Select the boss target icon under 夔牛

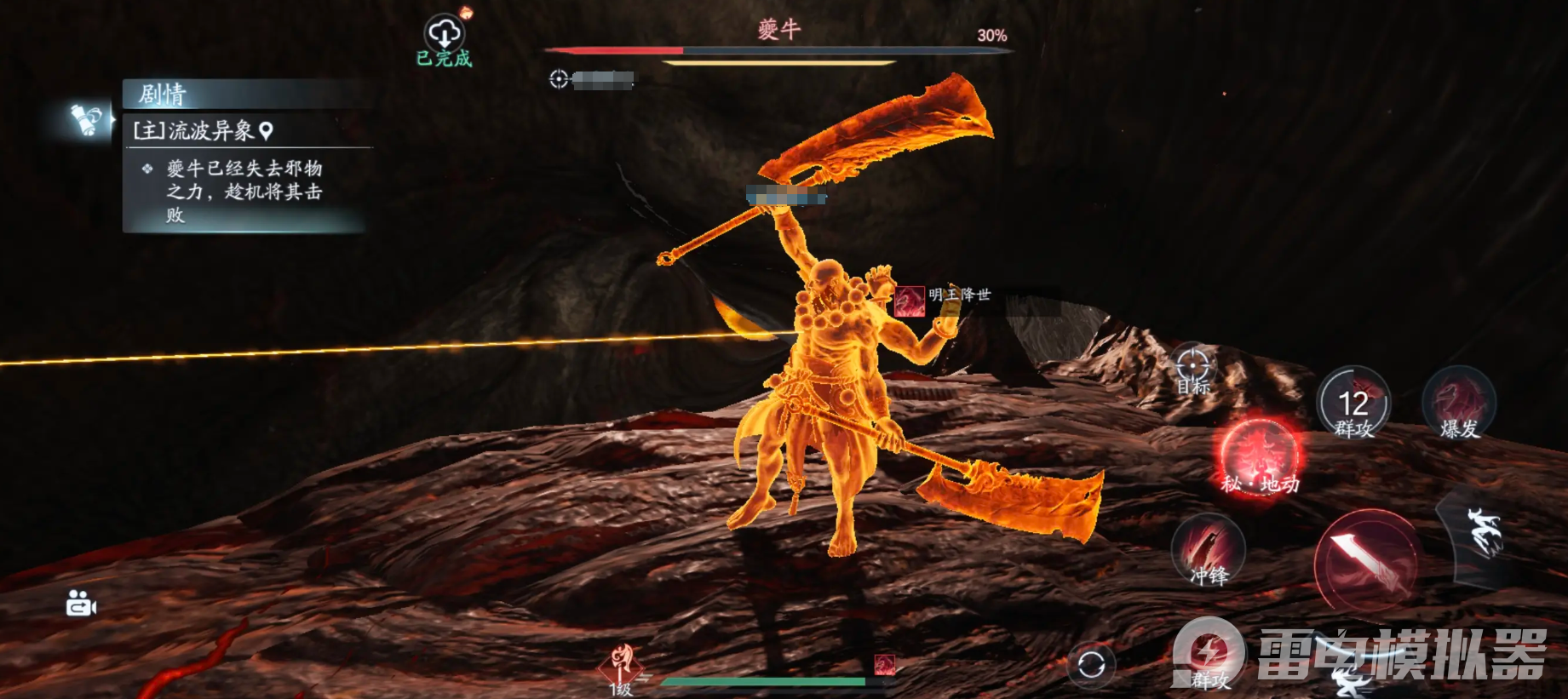click(559, 79)
